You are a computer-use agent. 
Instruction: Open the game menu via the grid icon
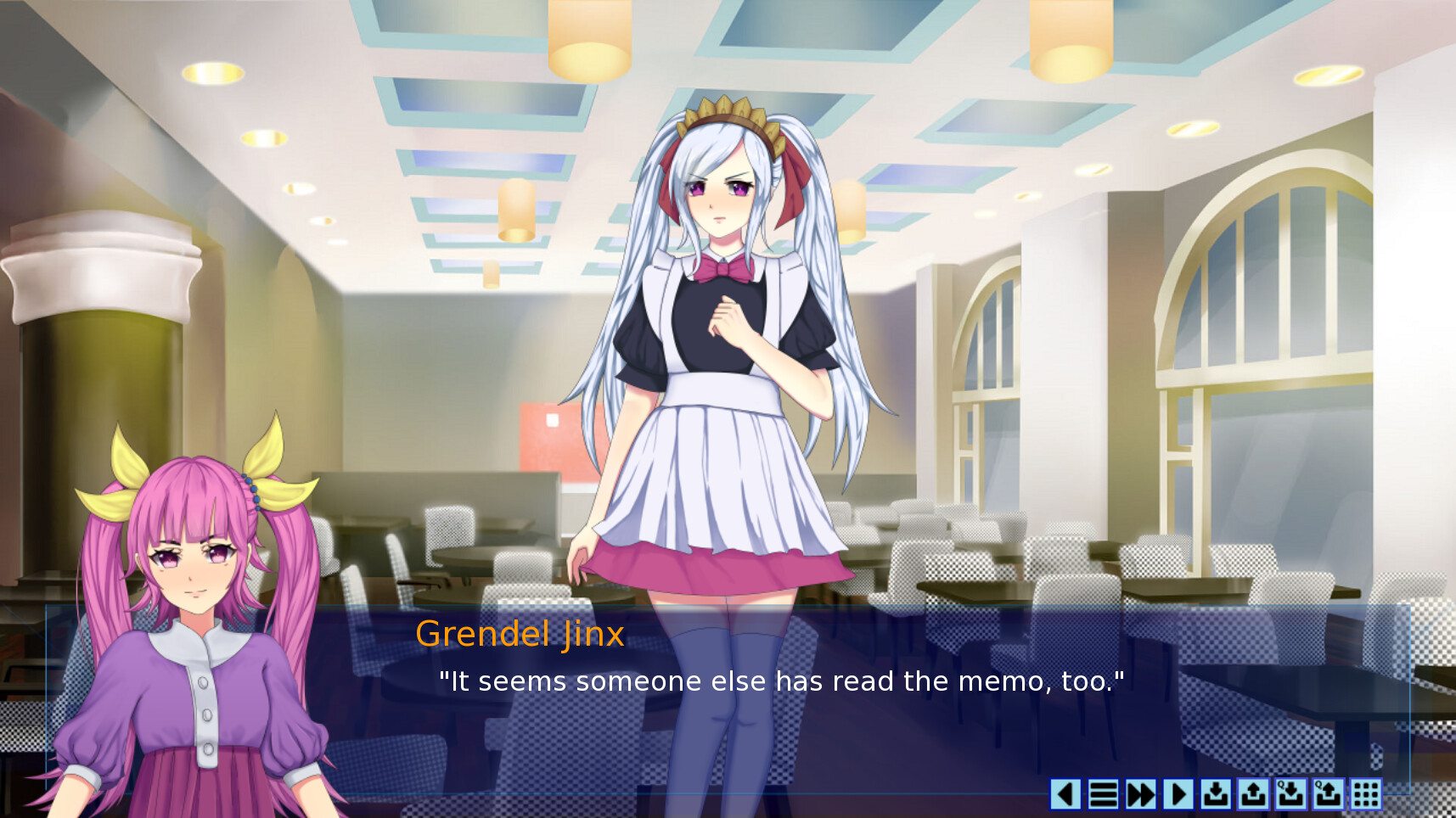click(1364, 796)
